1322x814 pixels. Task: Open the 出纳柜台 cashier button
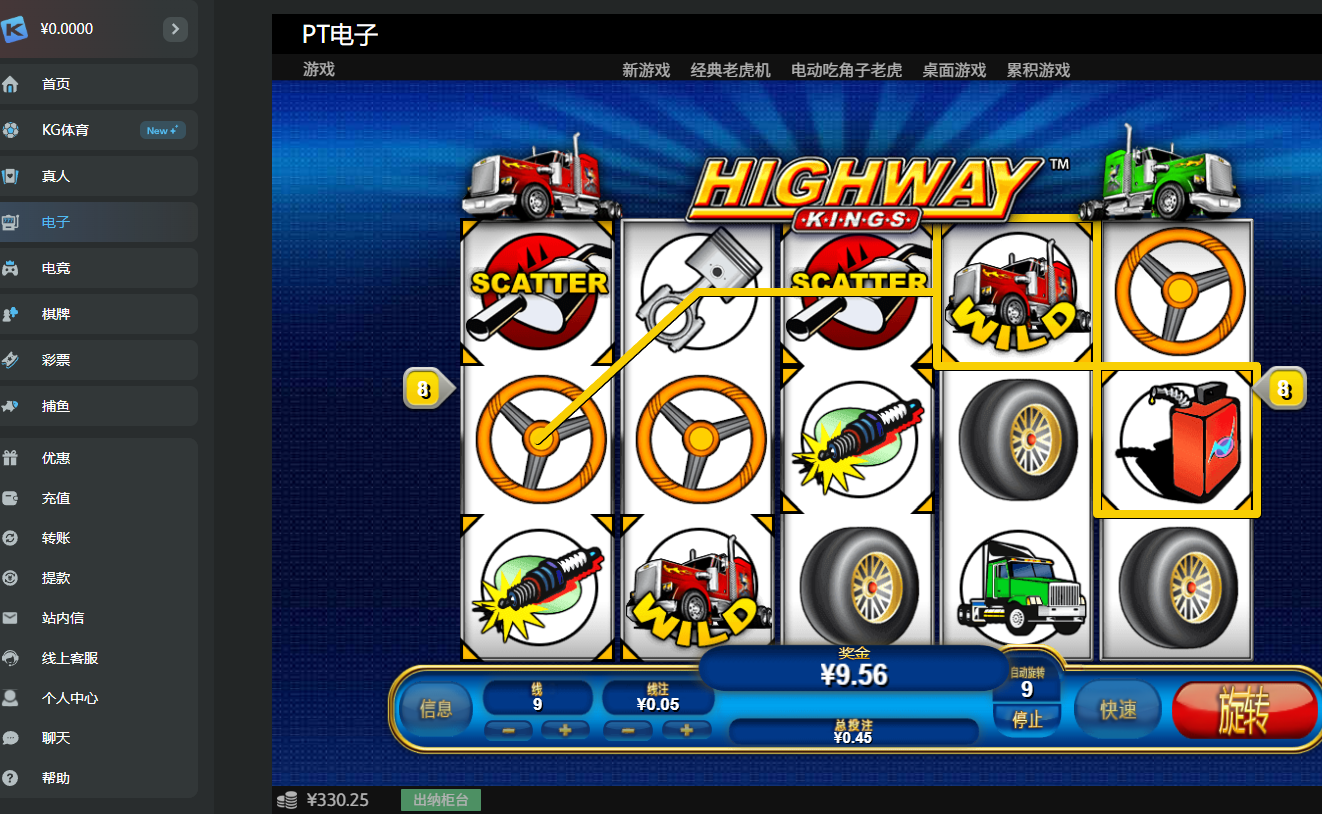point(440,799)
